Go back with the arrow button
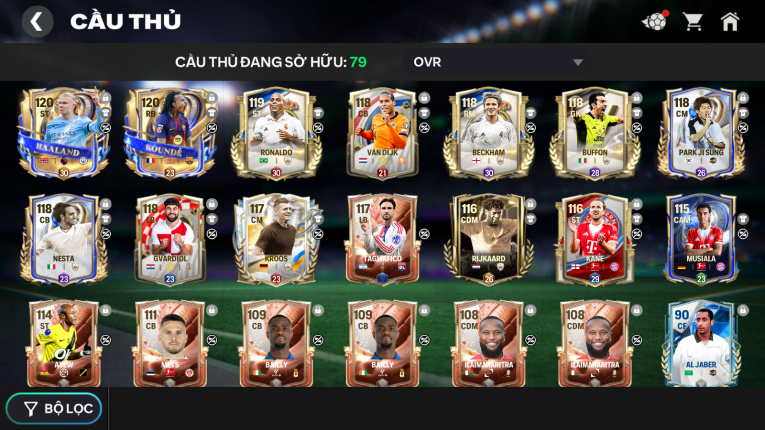 (37, 21)
